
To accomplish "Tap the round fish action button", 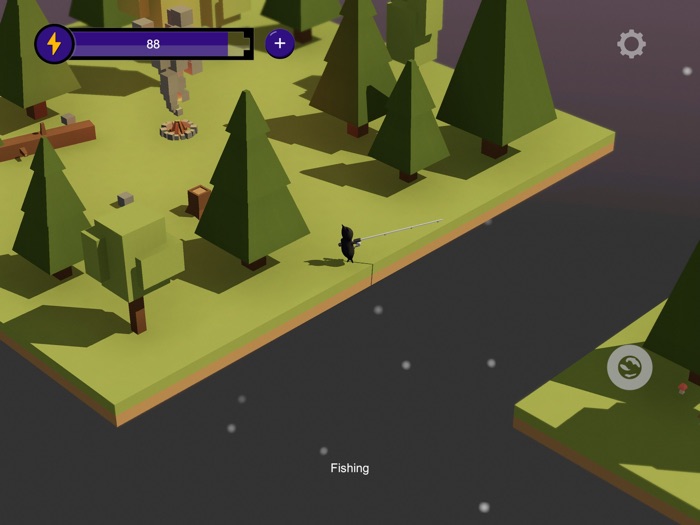I will point(630,367).
